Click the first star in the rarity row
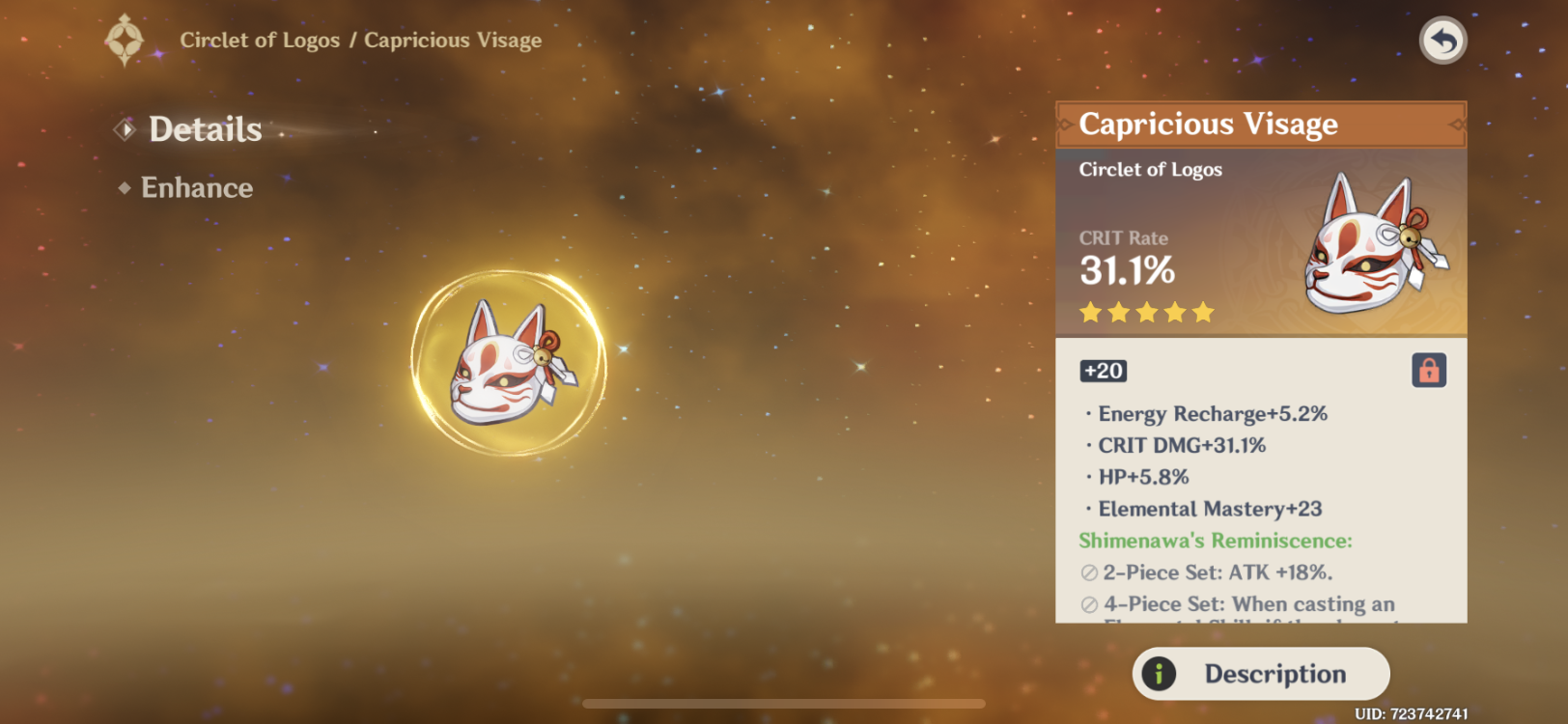The width and height of the screenshot is (1568, 724). point(1088,311)
